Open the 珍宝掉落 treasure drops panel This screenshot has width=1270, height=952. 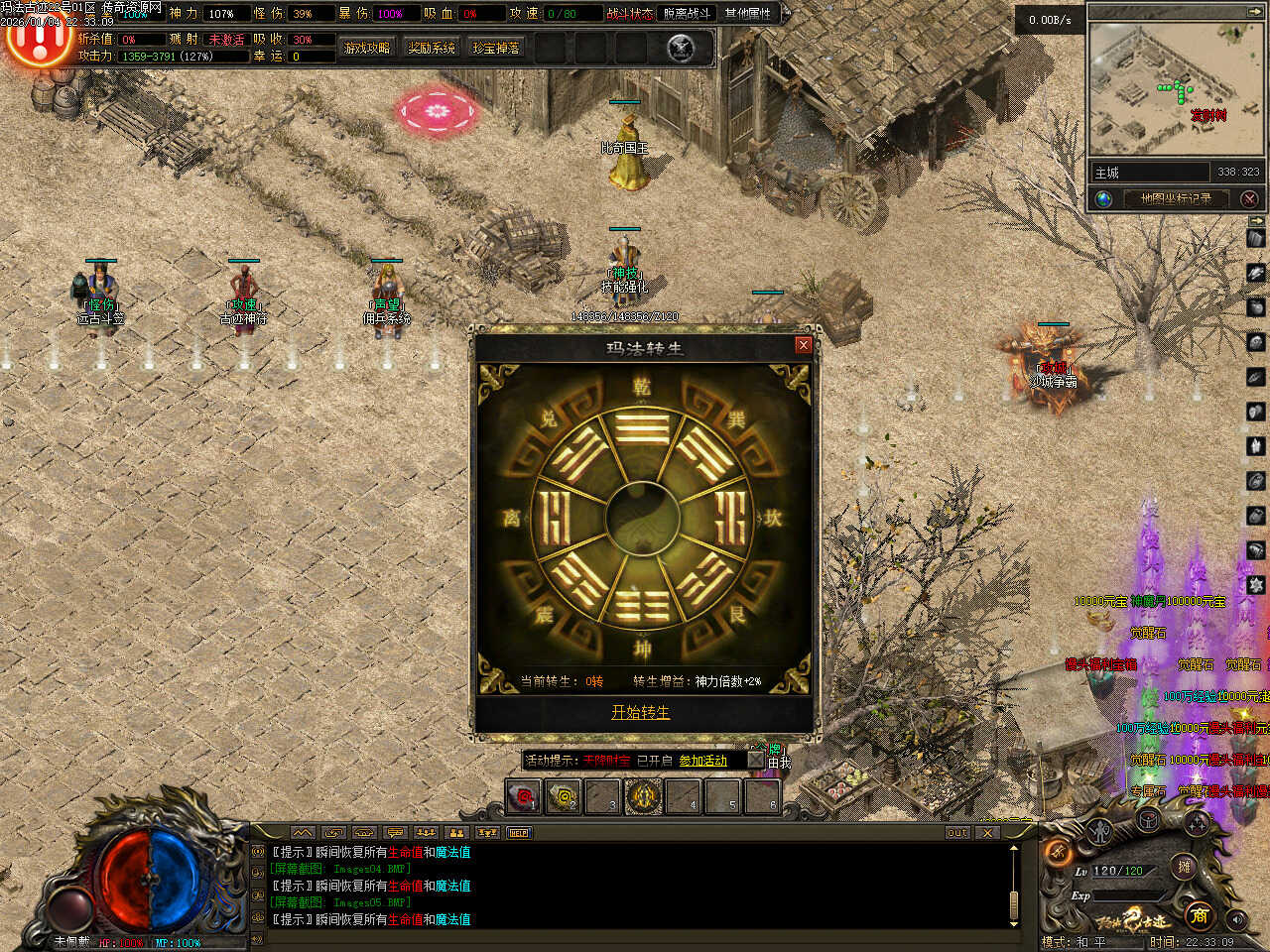click(x=496, y=48)
